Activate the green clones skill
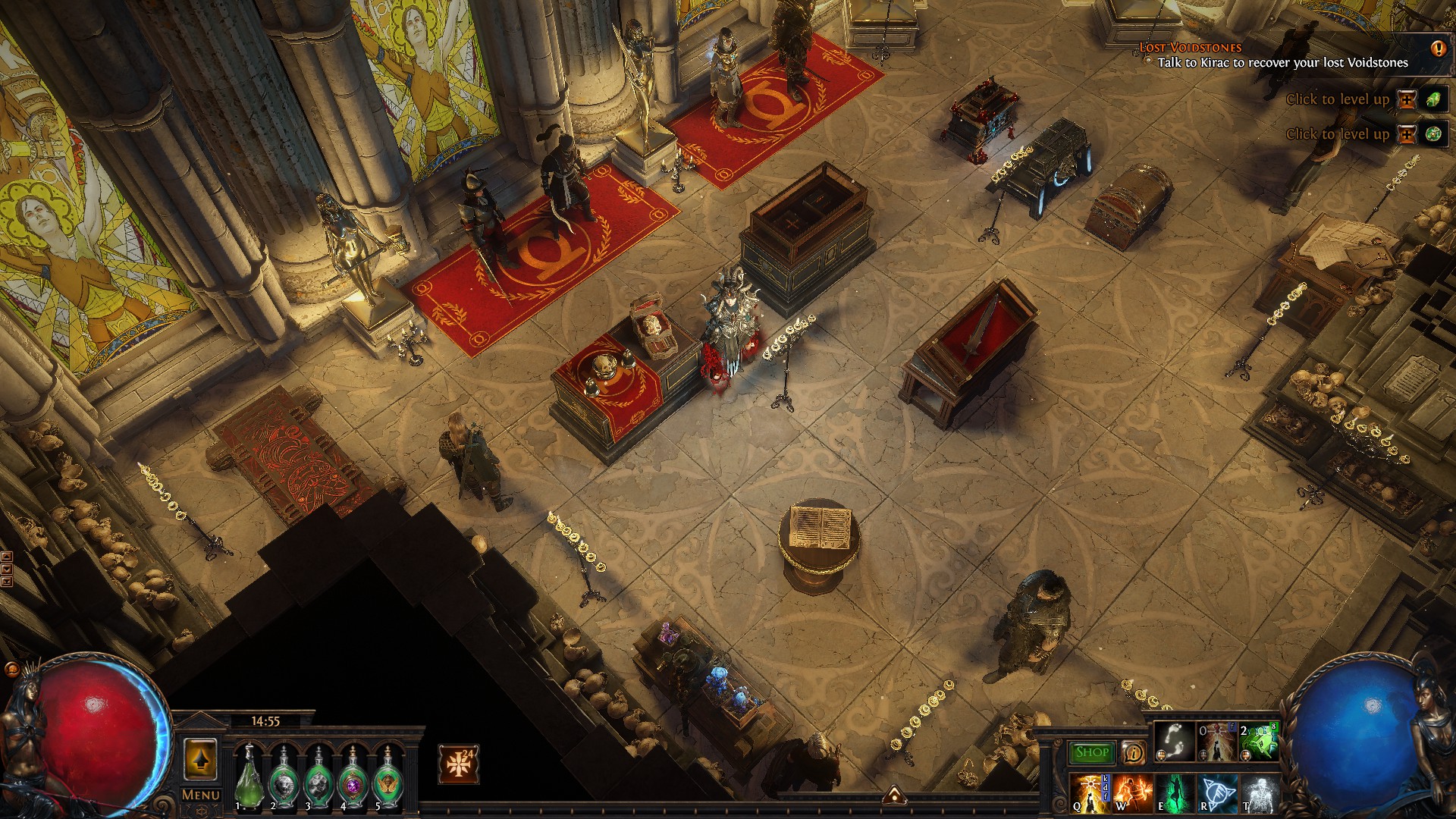The height and width of the screenshot is (819, 1456). 1259,742
